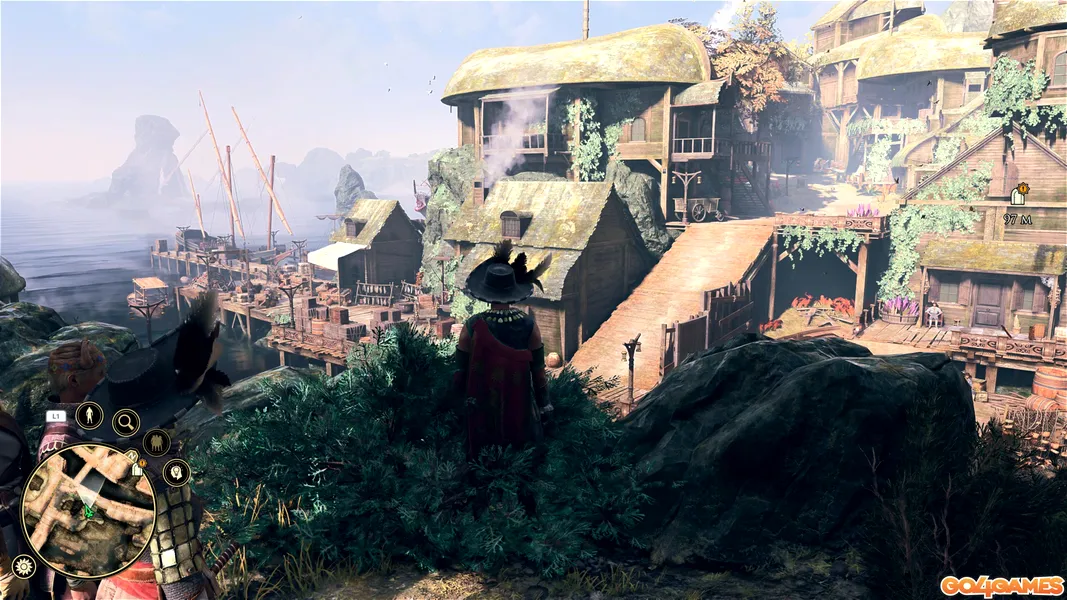Select the sun icon beside the minimap
This screenshot has width=1067, height=600.
click(x=22, y=567)
